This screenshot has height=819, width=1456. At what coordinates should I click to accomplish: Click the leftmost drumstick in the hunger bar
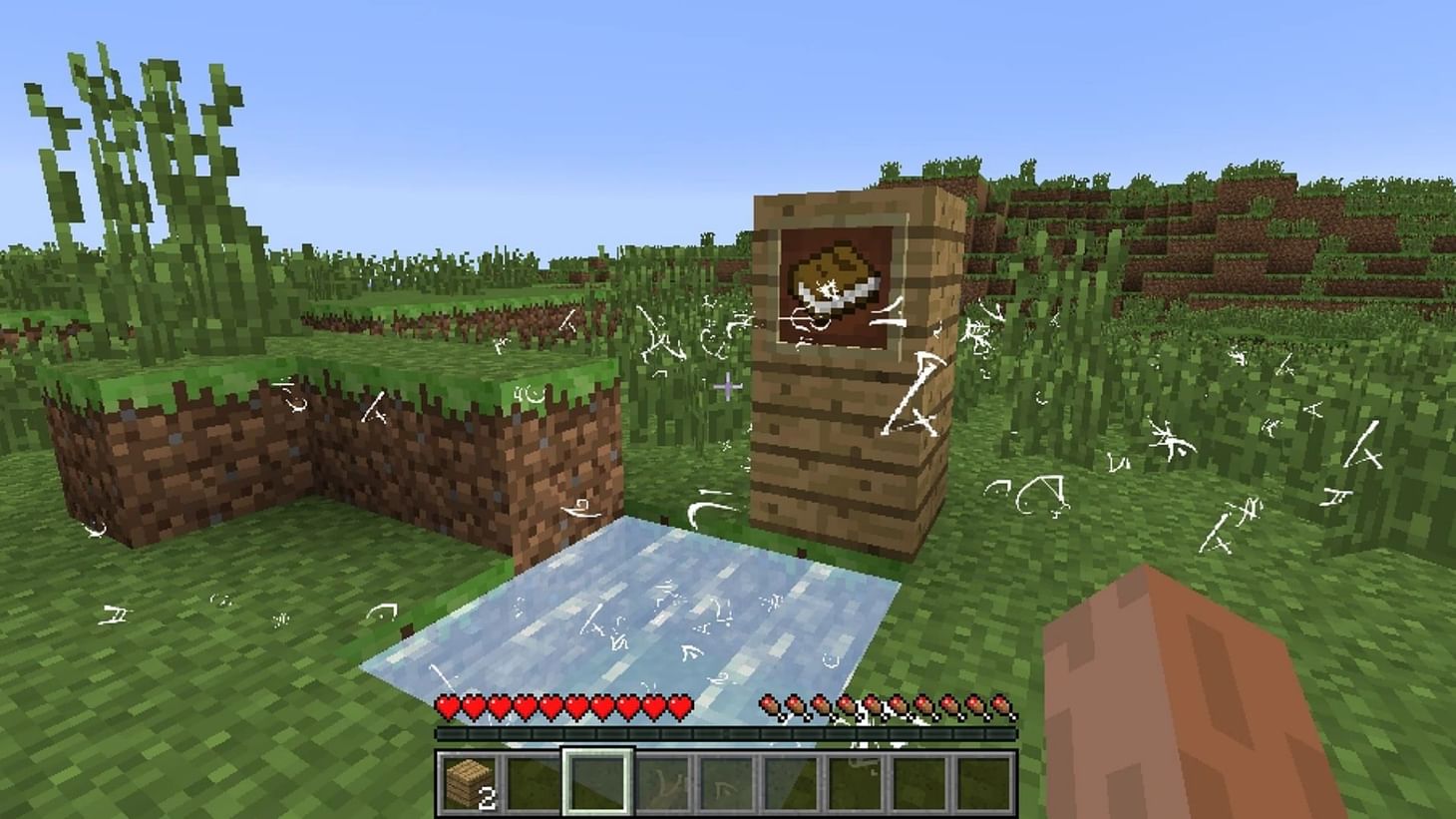coord(770,705)
